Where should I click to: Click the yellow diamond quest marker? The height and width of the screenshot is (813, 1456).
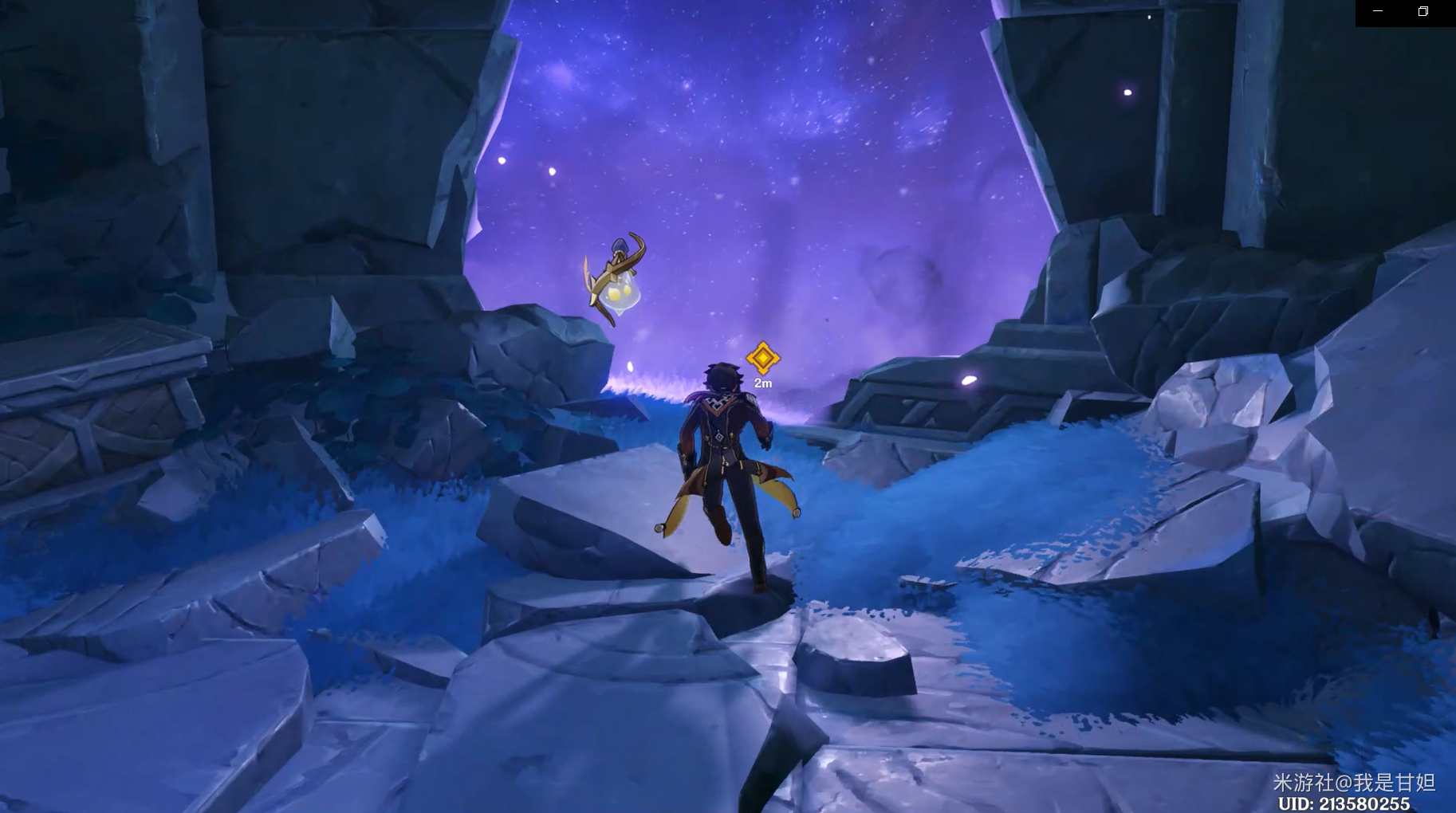click(x=763, y=358)
